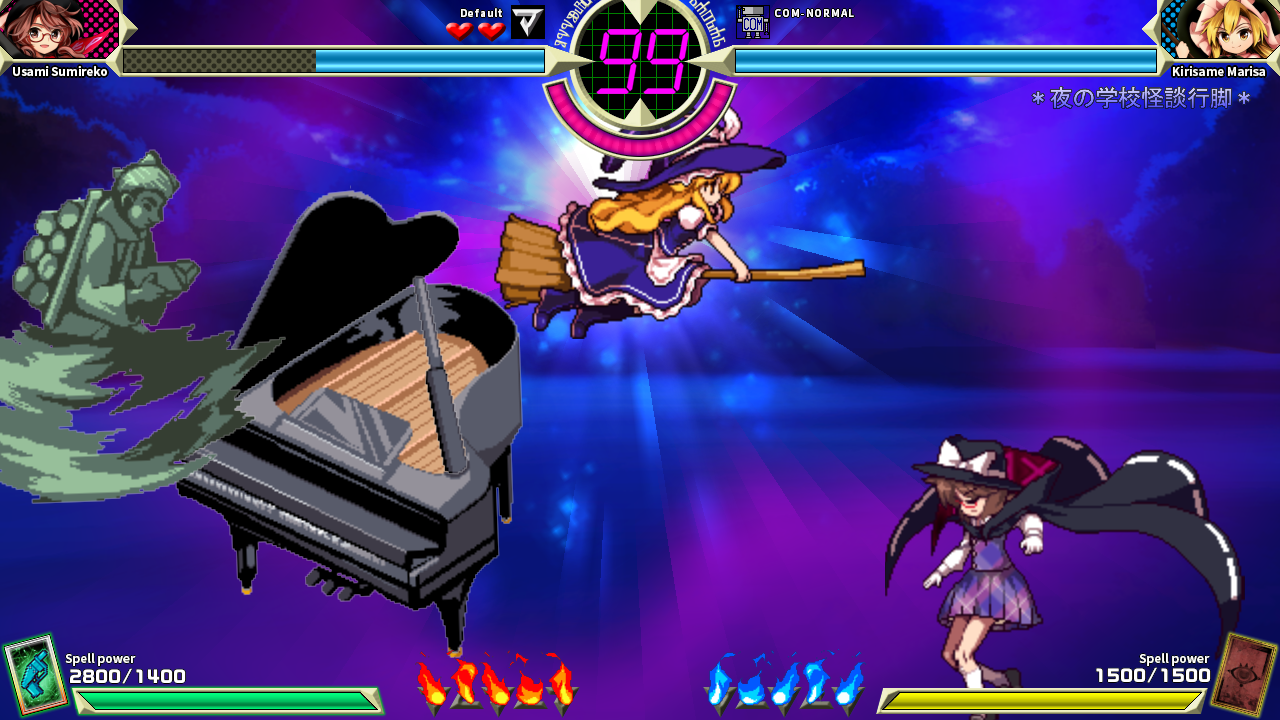This screenshot has height=720, width=1280.
Task: Click the Default player profile emblem
Action: tap(528, 22)
